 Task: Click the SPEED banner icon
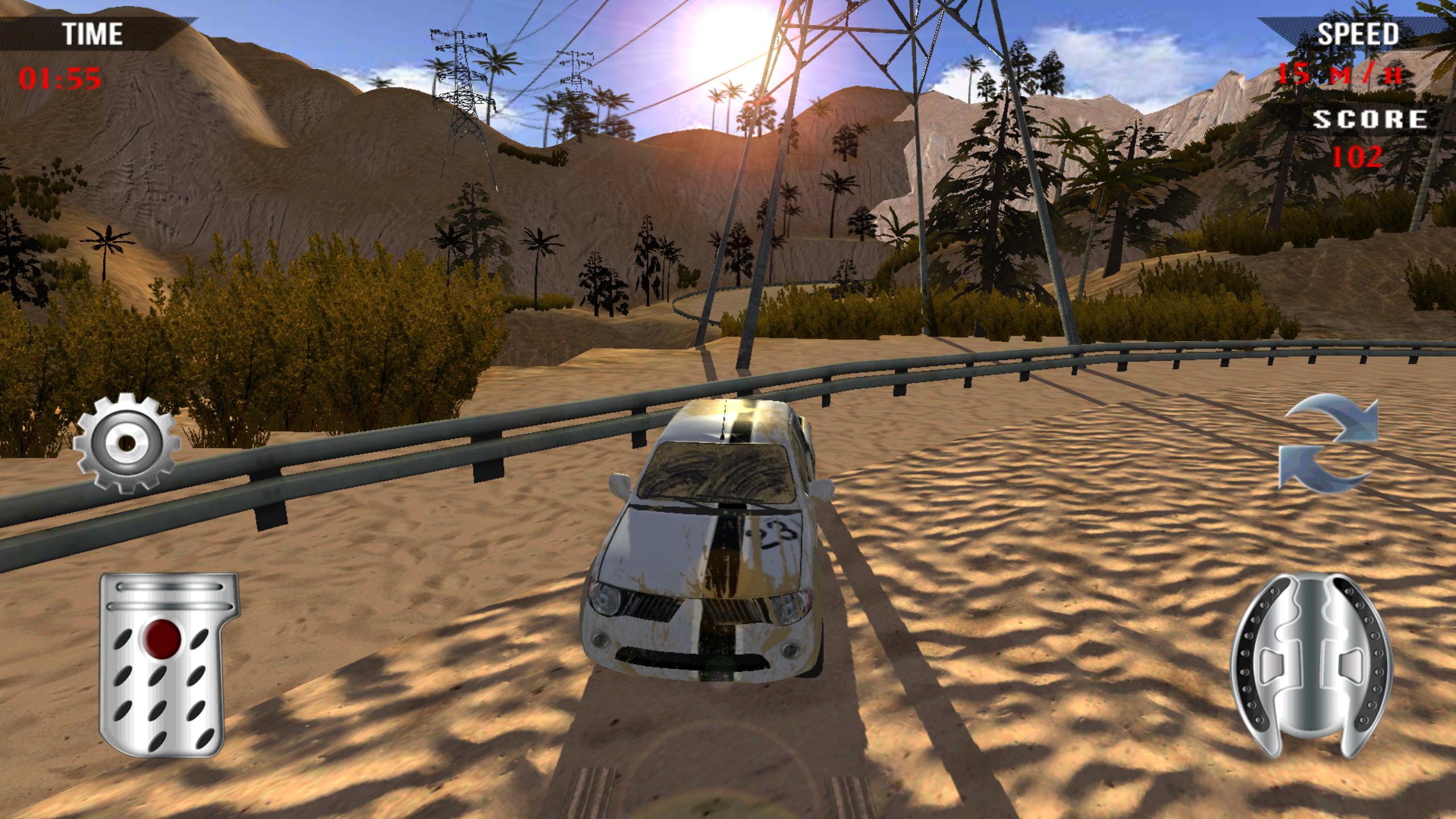pos(1365,34)
